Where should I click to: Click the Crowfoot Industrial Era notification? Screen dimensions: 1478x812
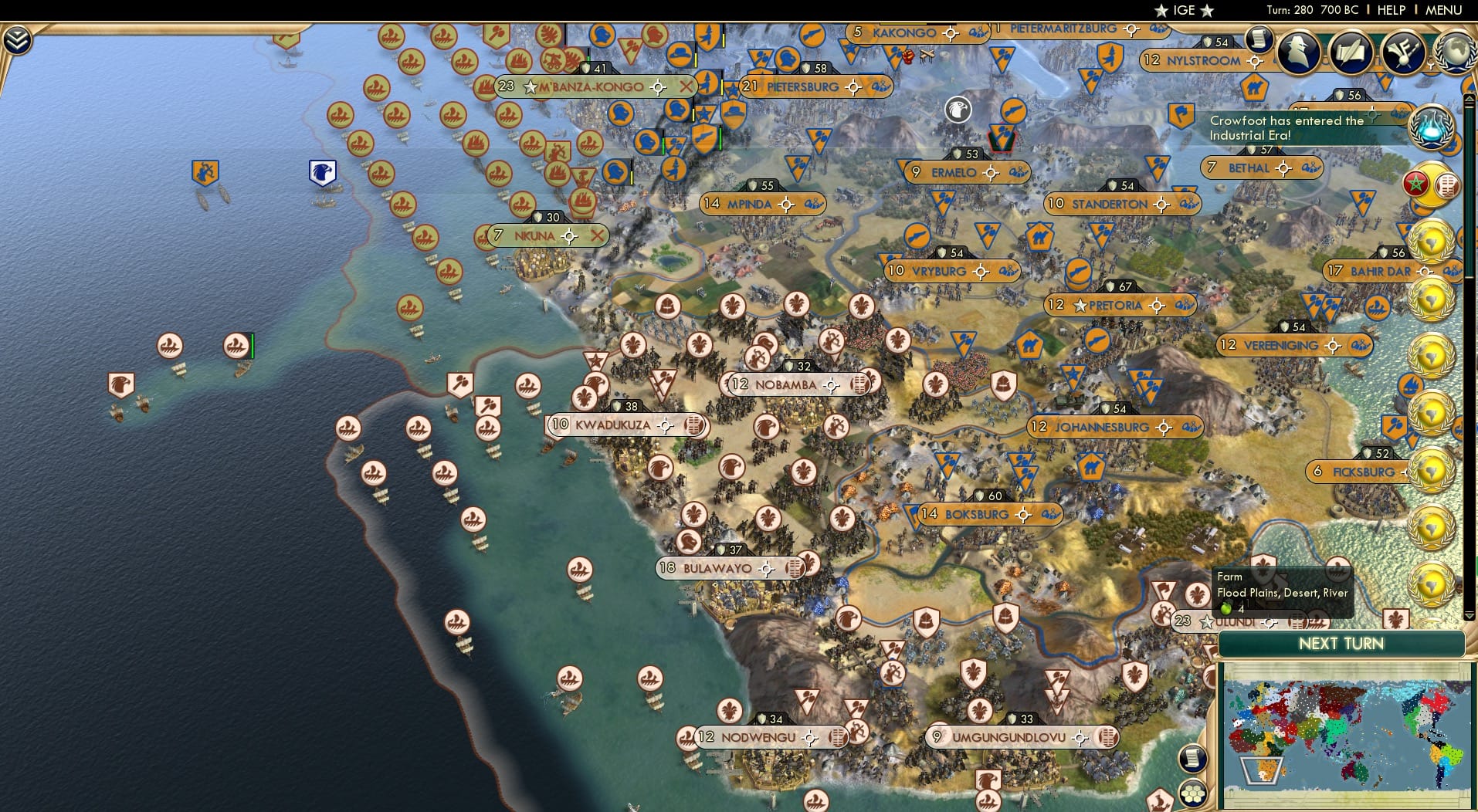pos(1306,128)
